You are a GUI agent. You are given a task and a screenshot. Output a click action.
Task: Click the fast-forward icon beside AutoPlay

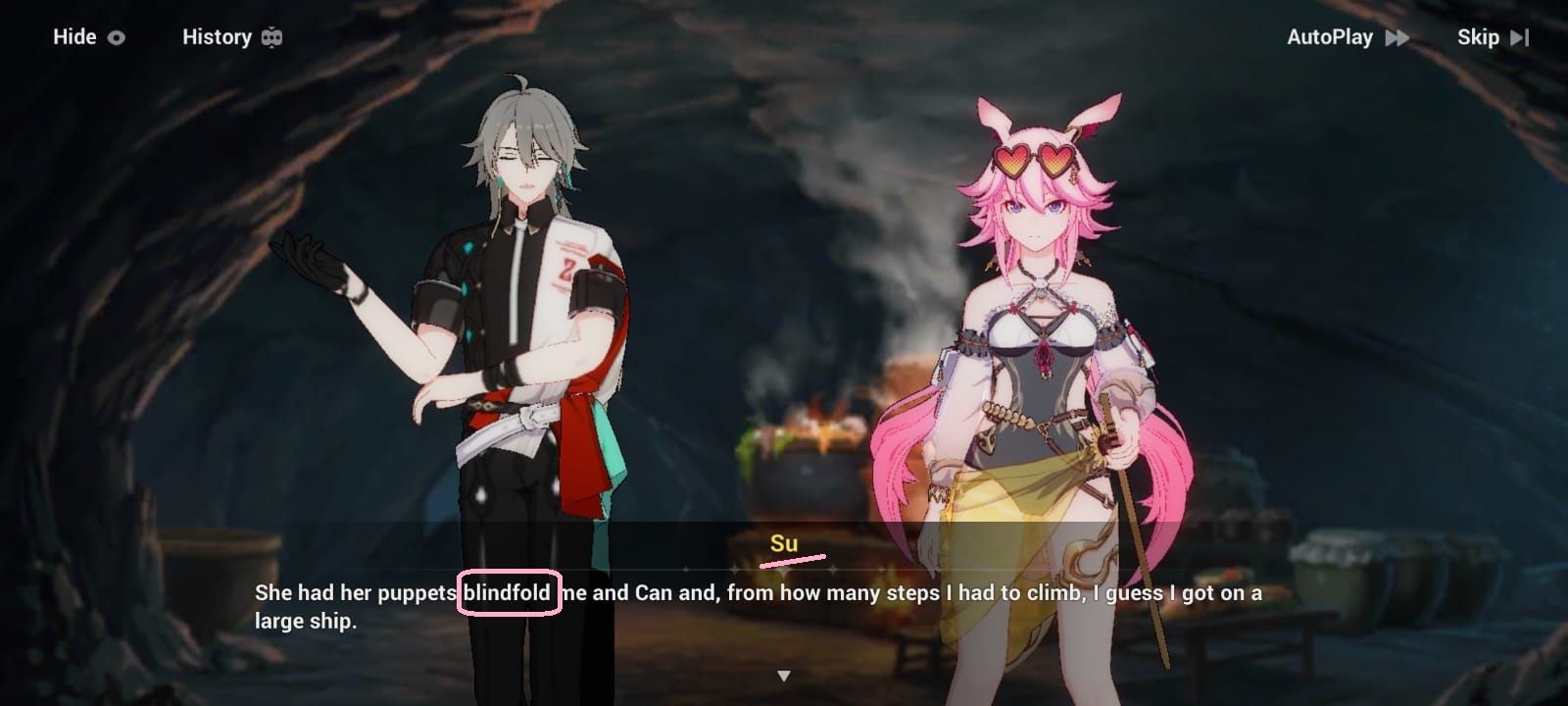1396,37
